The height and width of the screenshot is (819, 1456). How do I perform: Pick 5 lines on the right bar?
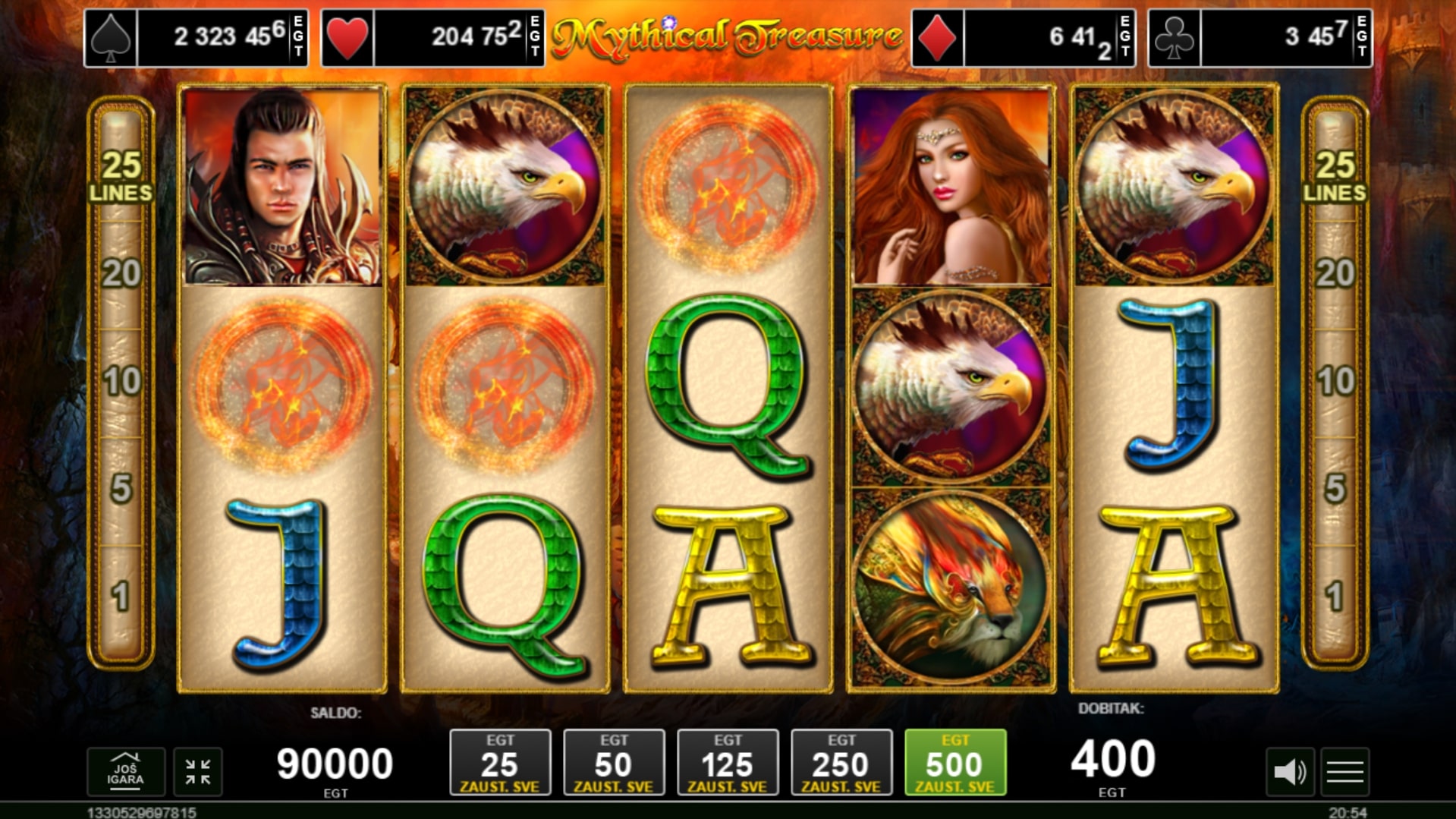[1335, 489]
